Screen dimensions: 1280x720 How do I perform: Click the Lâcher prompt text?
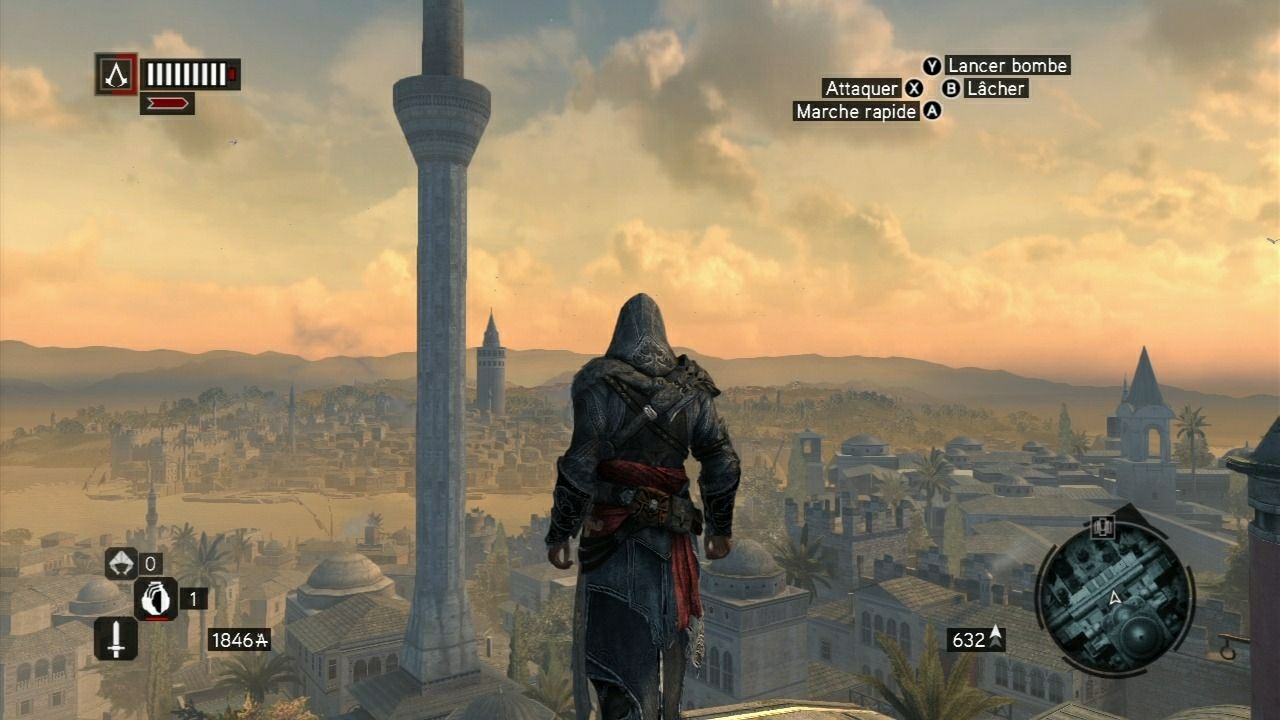(x=995, y=89)
